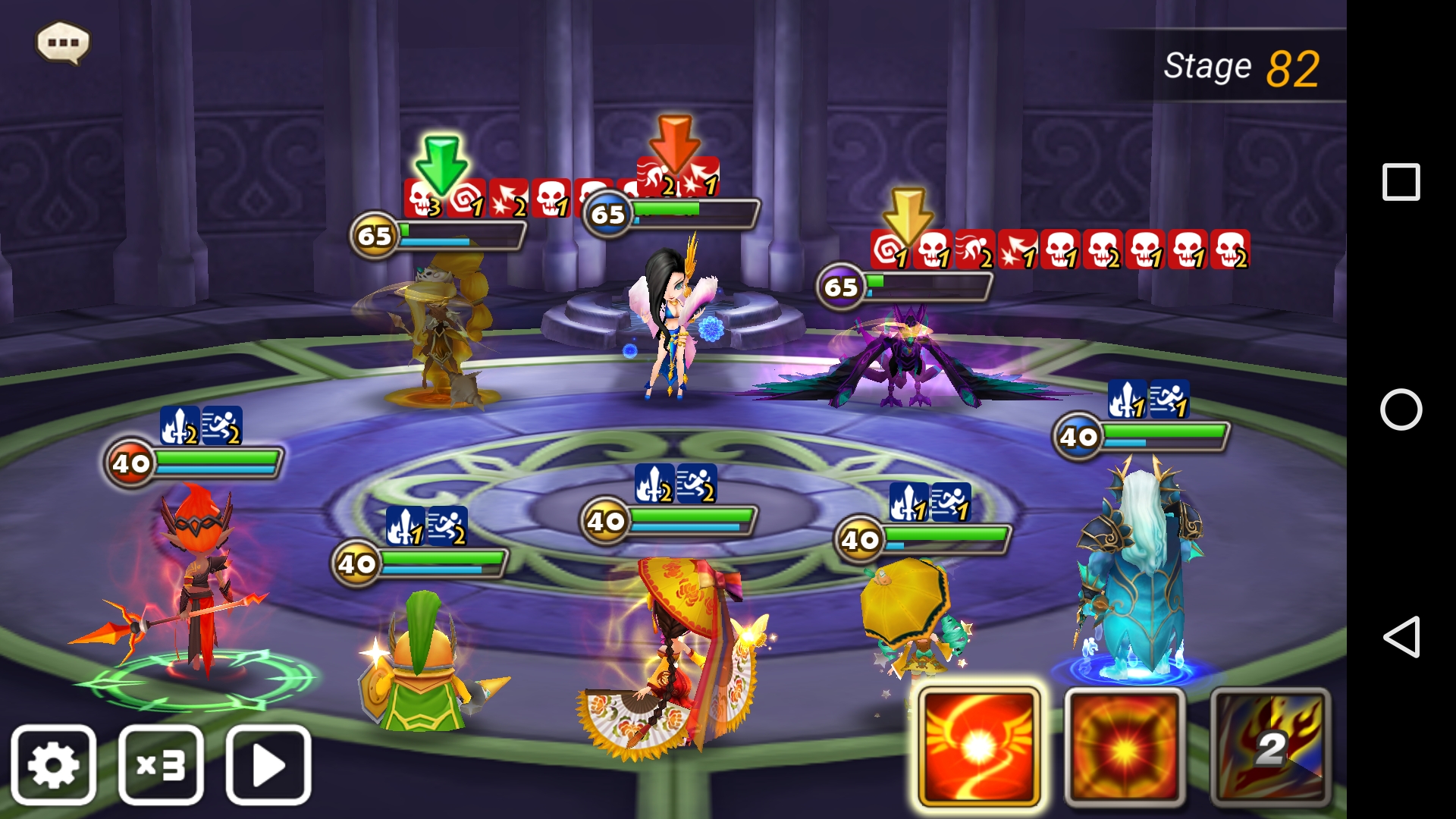Viewport: 1456px width, 819px height.
Task: Open the gear settings menu
Action: (53, 764)
